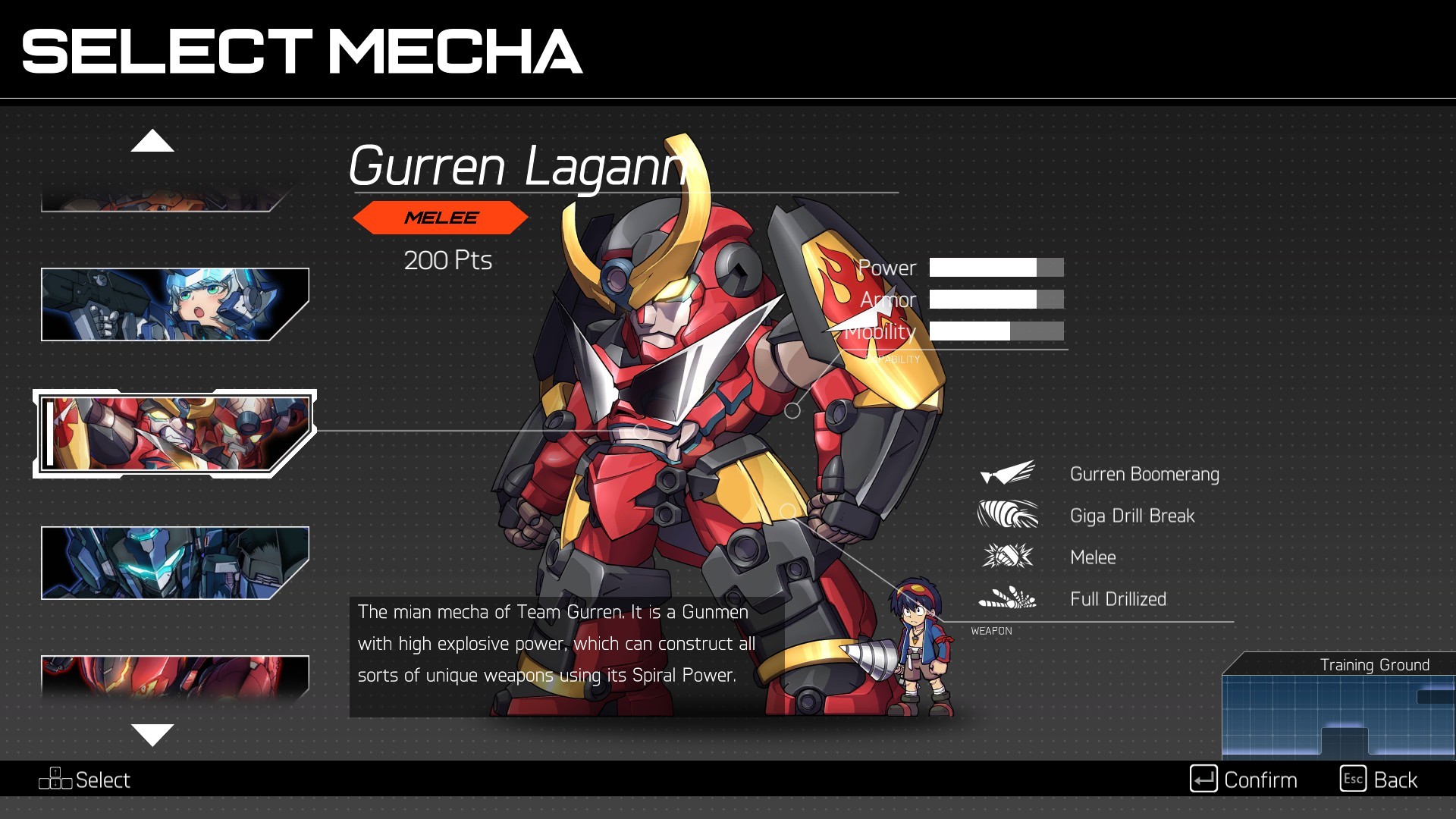Select the blue-haired girl mecha tile
The image size is (1456, 819).
click(x=174, y=304)
